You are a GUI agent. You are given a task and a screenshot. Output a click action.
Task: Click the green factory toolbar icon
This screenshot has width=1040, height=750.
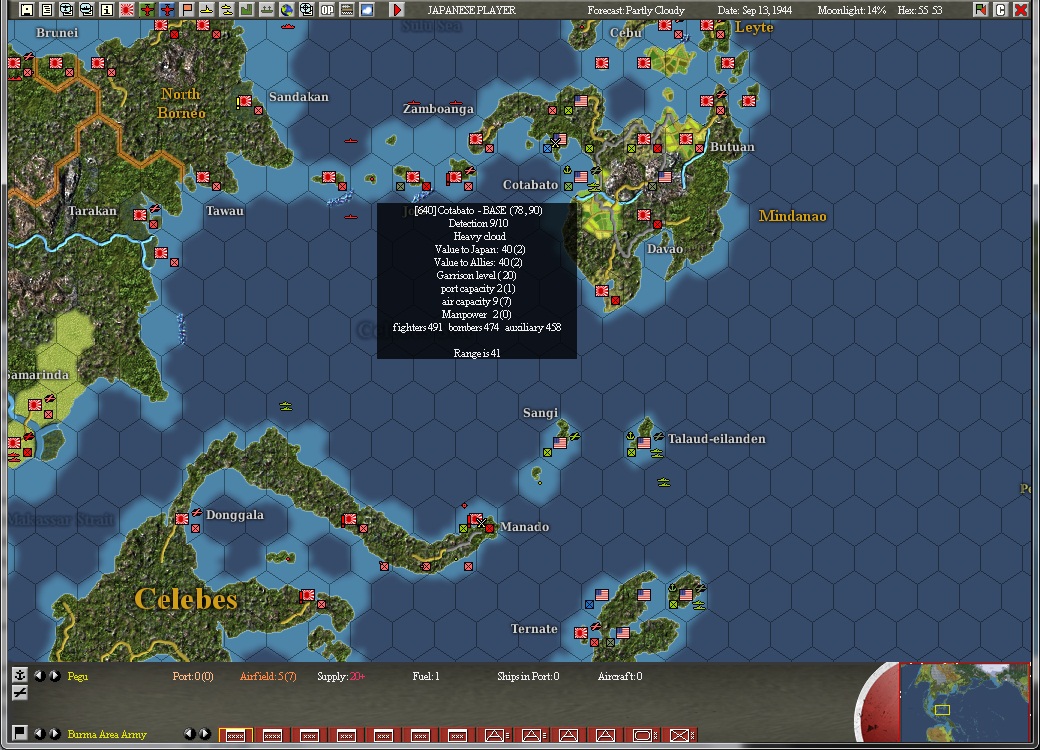click(x=247, y=10)
